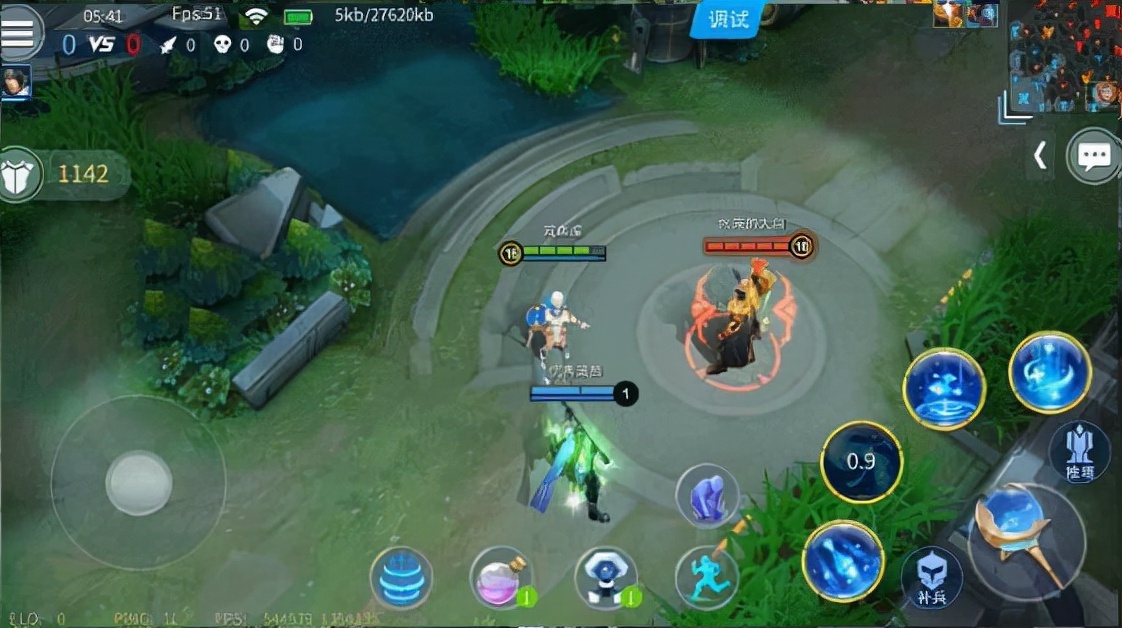Expand the left-pointing arrow beside chat
The height and width of the screenshot is (628, 1122).
tap(1041, 155)
